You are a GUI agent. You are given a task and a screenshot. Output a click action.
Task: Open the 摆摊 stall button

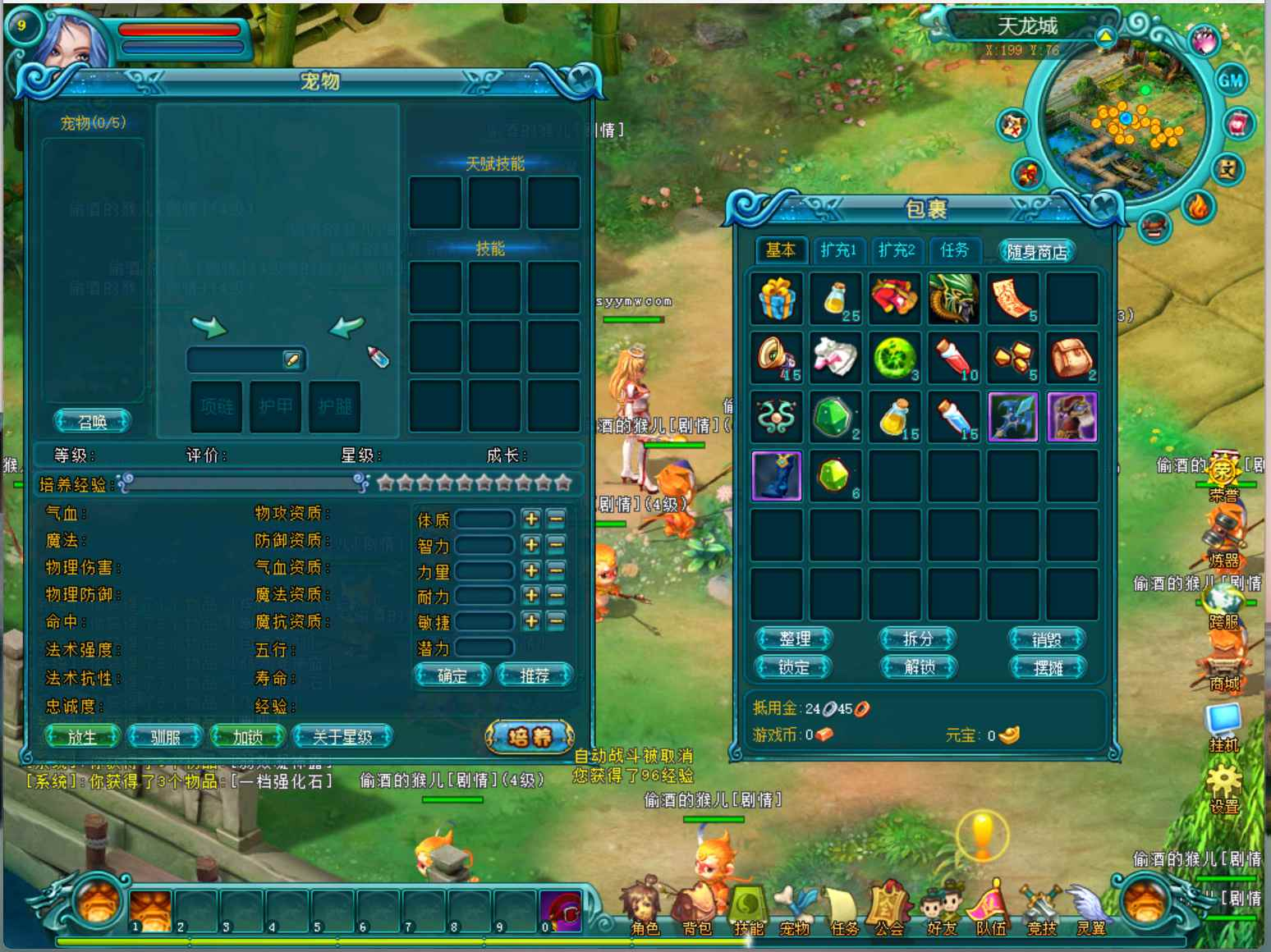click(x=1048, y=667)
